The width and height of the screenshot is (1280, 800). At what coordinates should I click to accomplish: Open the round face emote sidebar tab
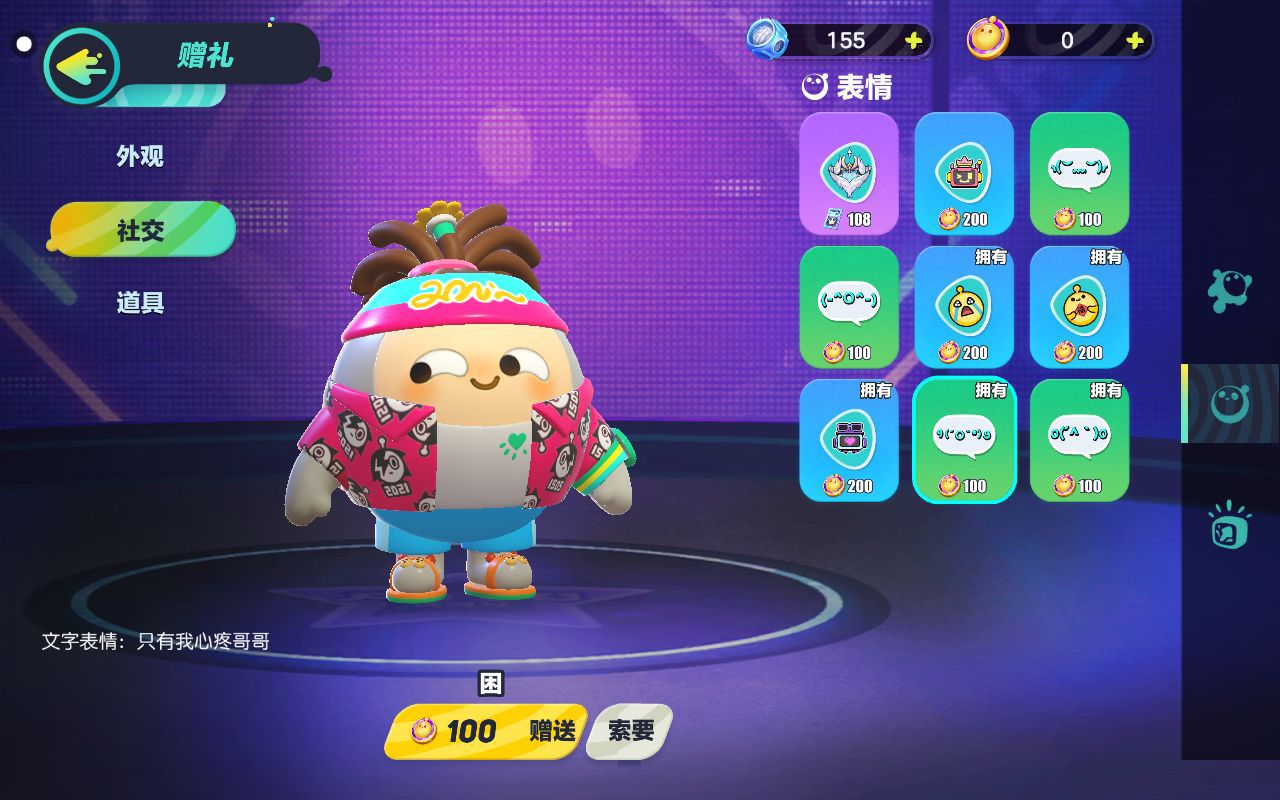1230,403
